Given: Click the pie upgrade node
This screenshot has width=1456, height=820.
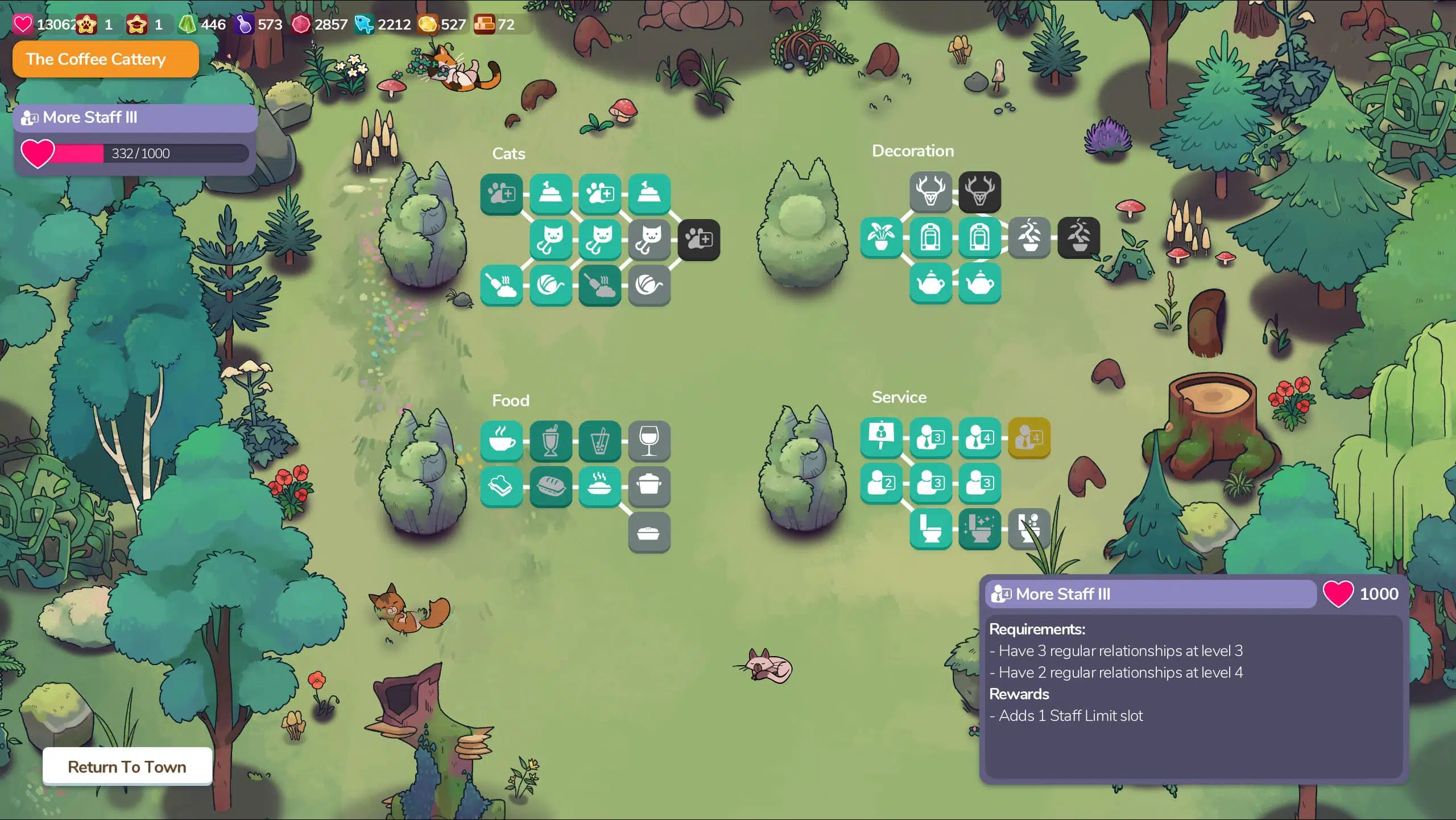Looking at the screenshot, I should [x=649, y=533].
